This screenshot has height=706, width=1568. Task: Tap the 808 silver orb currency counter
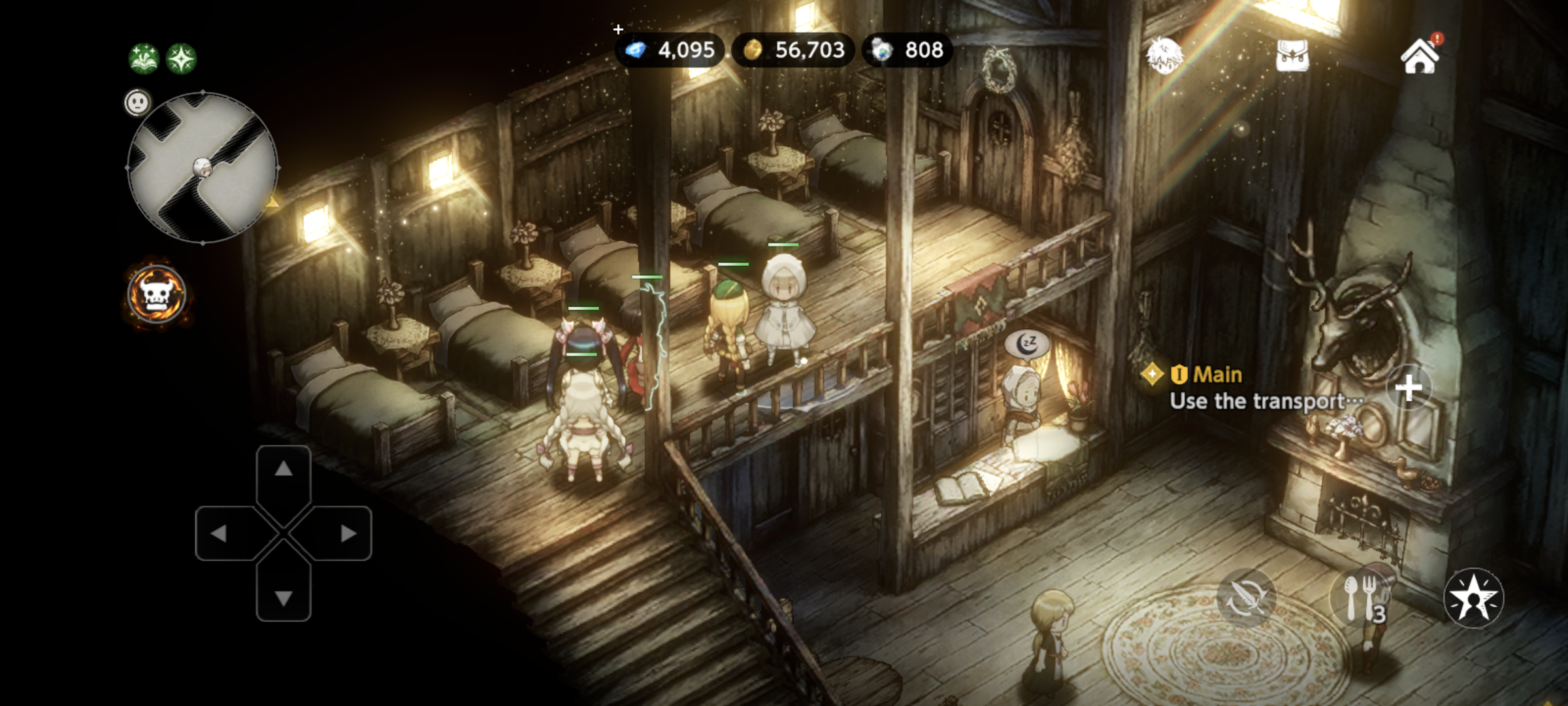907,50
